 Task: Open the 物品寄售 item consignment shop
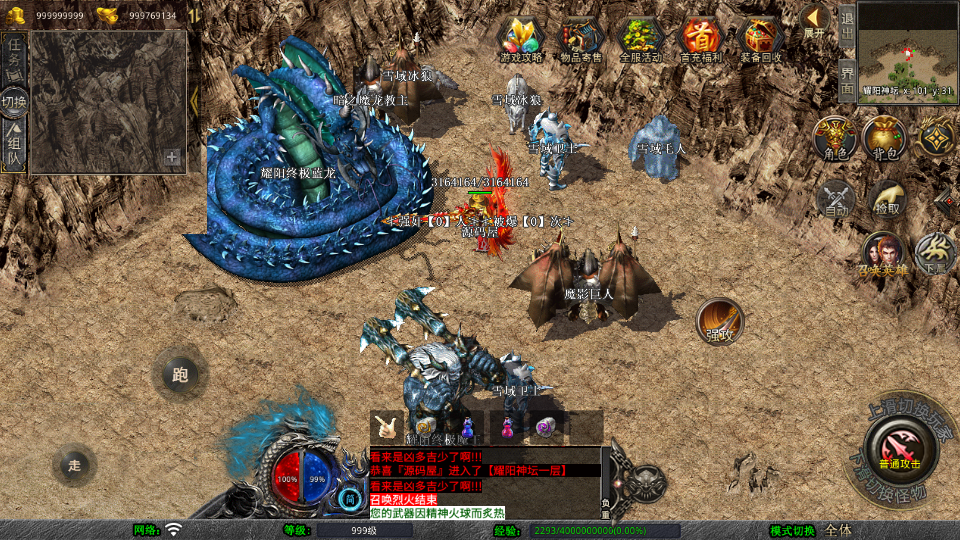point(580,38)
